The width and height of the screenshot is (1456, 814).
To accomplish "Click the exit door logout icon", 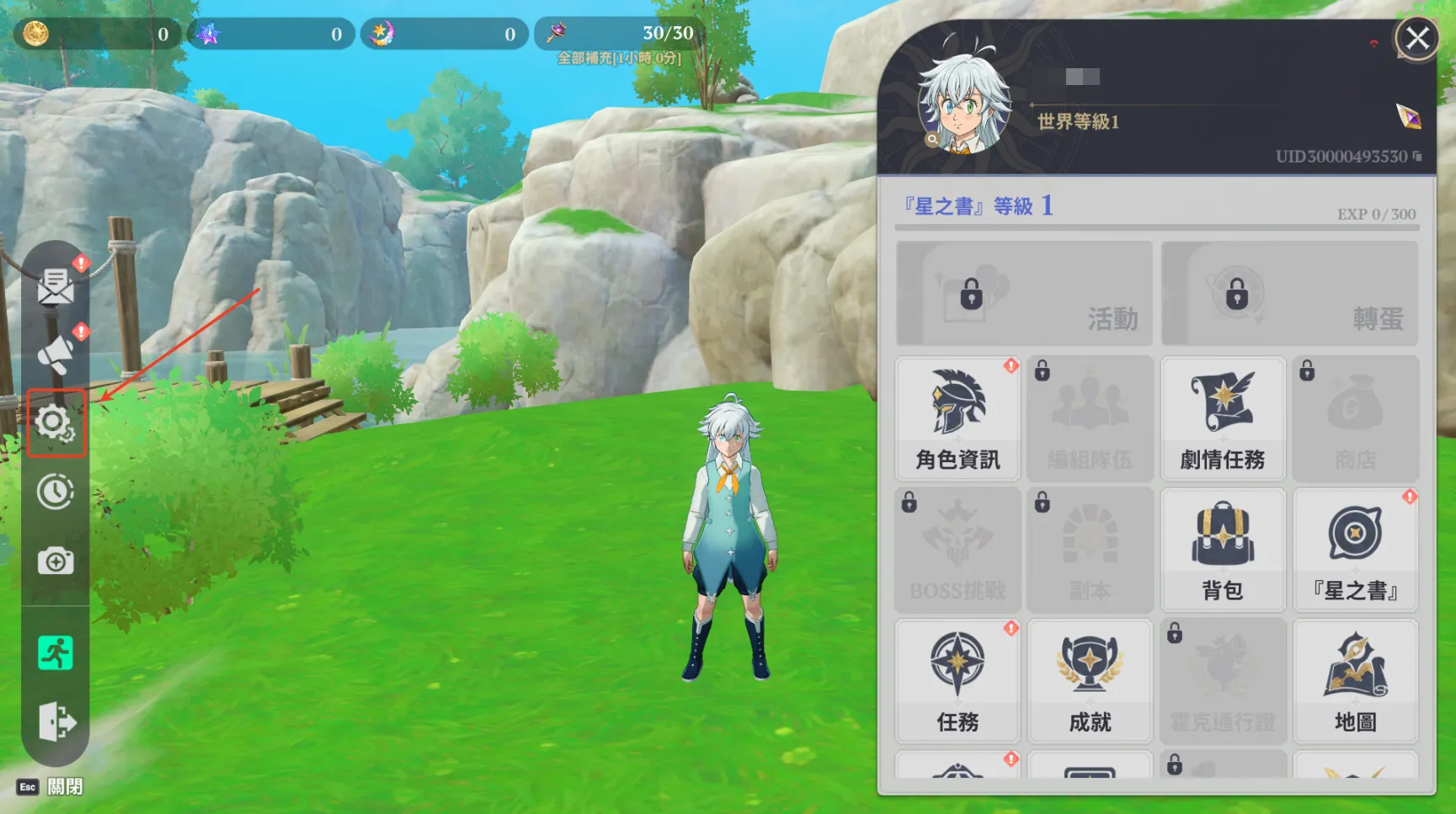I will pyautogui.click(x=56, y=721).
